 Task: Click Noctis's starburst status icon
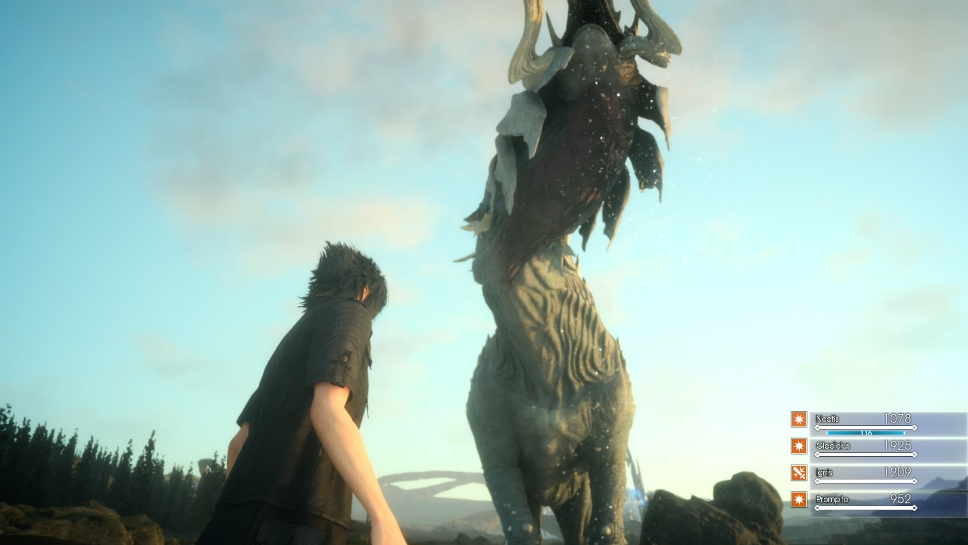click(x=799, y=419)
